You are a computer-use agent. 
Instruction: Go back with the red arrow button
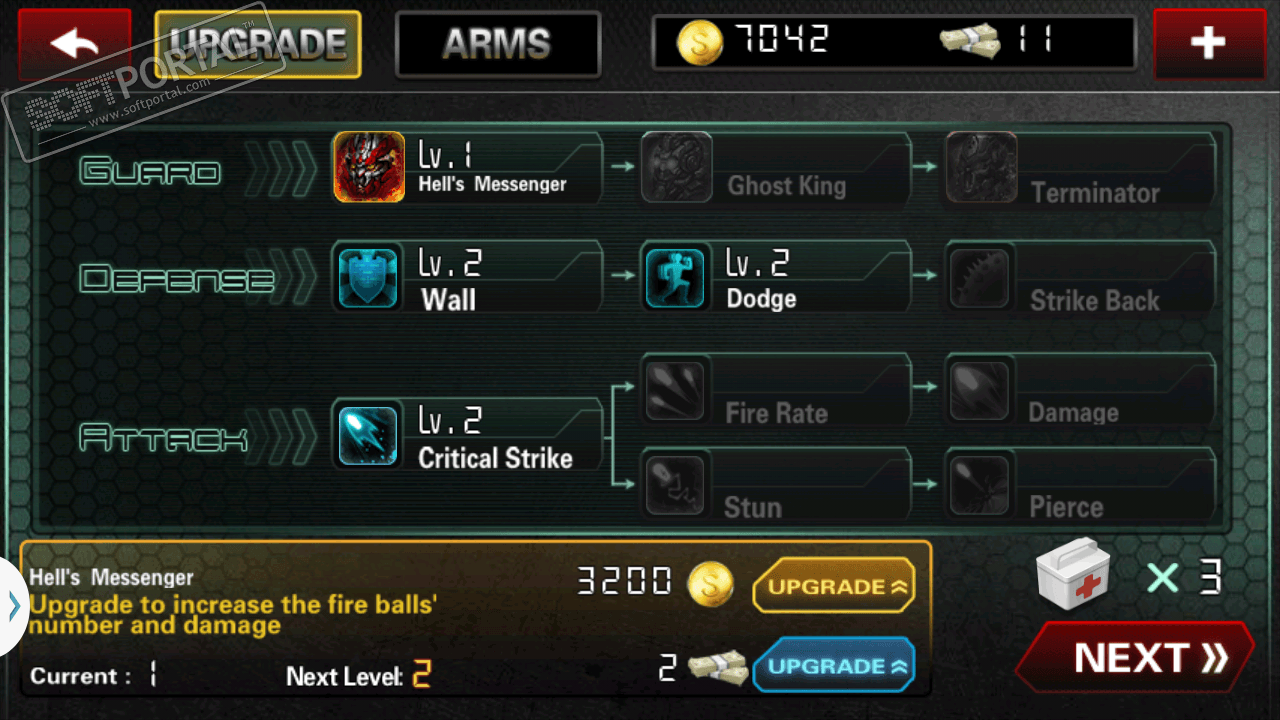click(x=74, y=44)
